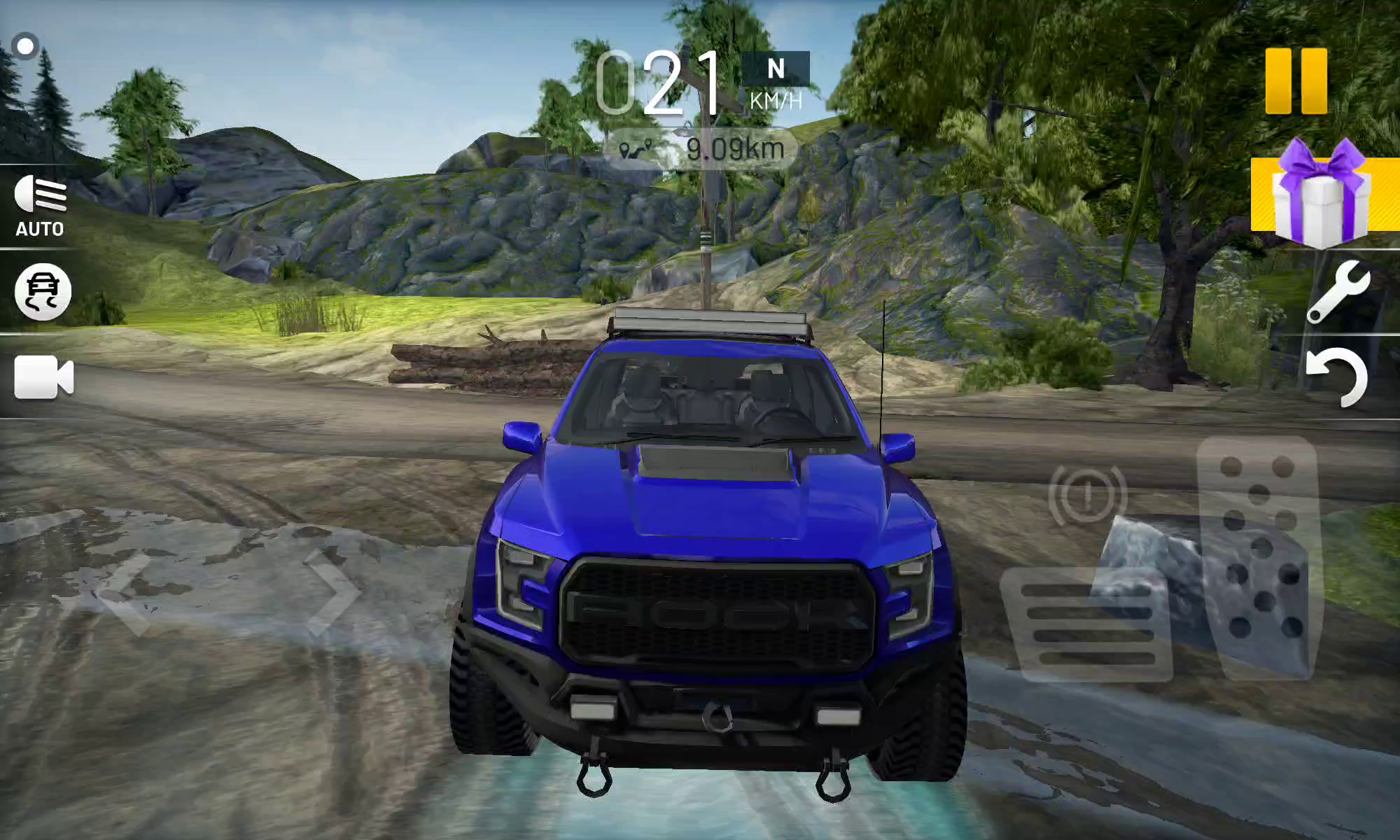Toggle the traction control icon
This screenshot has height=840, width=1400.
click(x=43, y=292)
